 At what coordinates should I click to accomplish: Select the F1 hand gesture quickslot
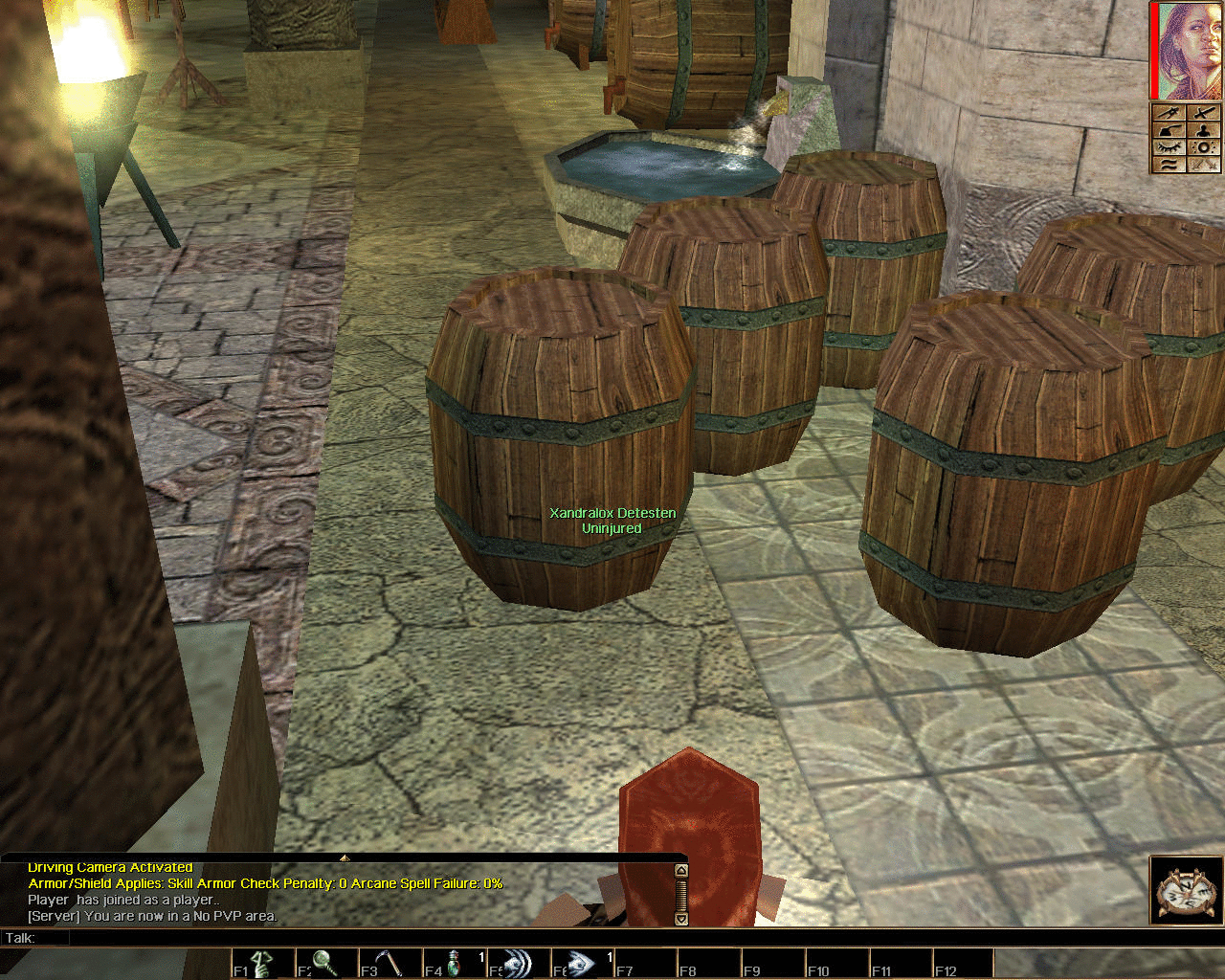click(261, 962)
